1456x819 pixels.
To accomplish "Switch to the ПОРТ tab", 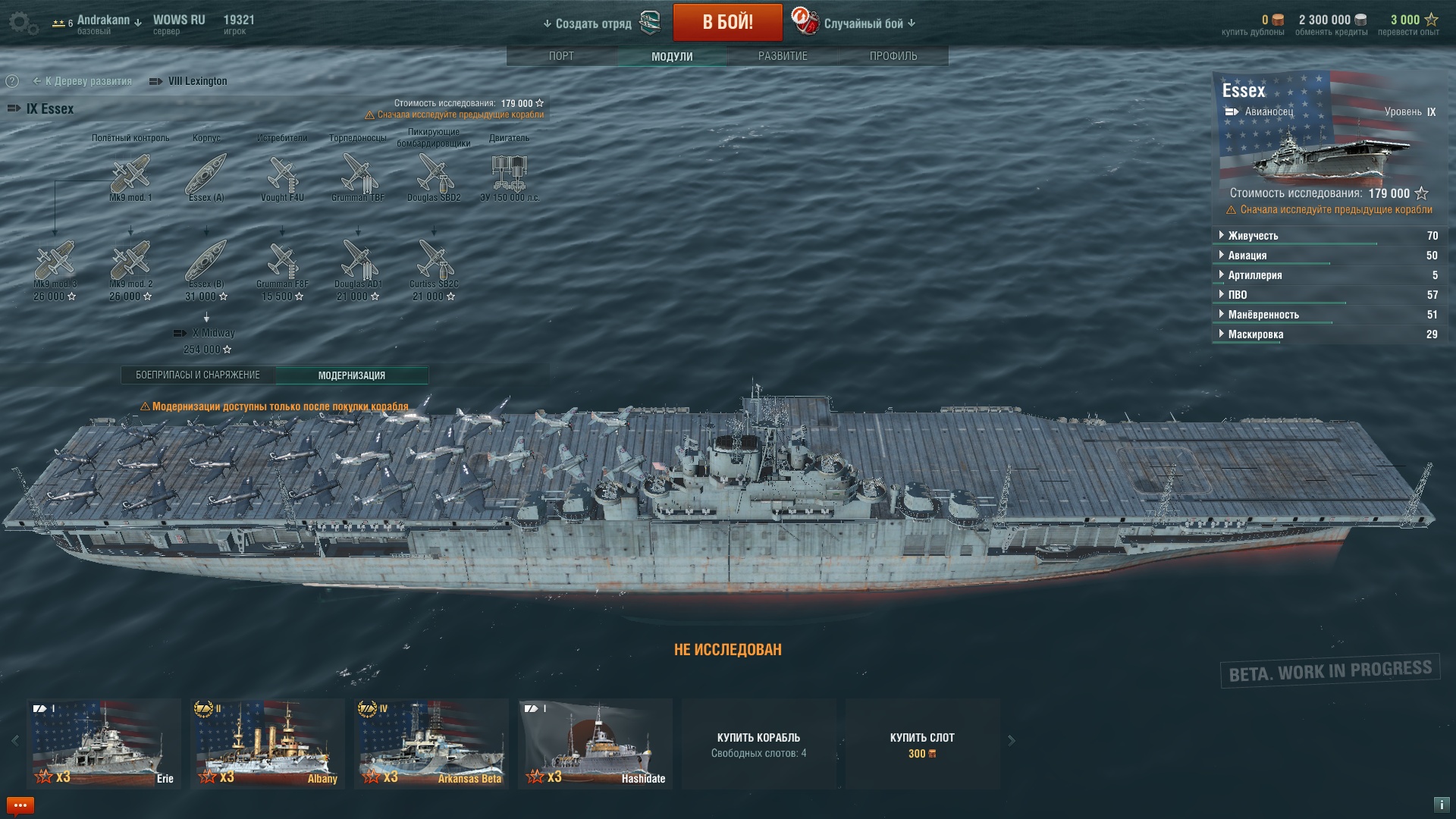I will 561,56.
